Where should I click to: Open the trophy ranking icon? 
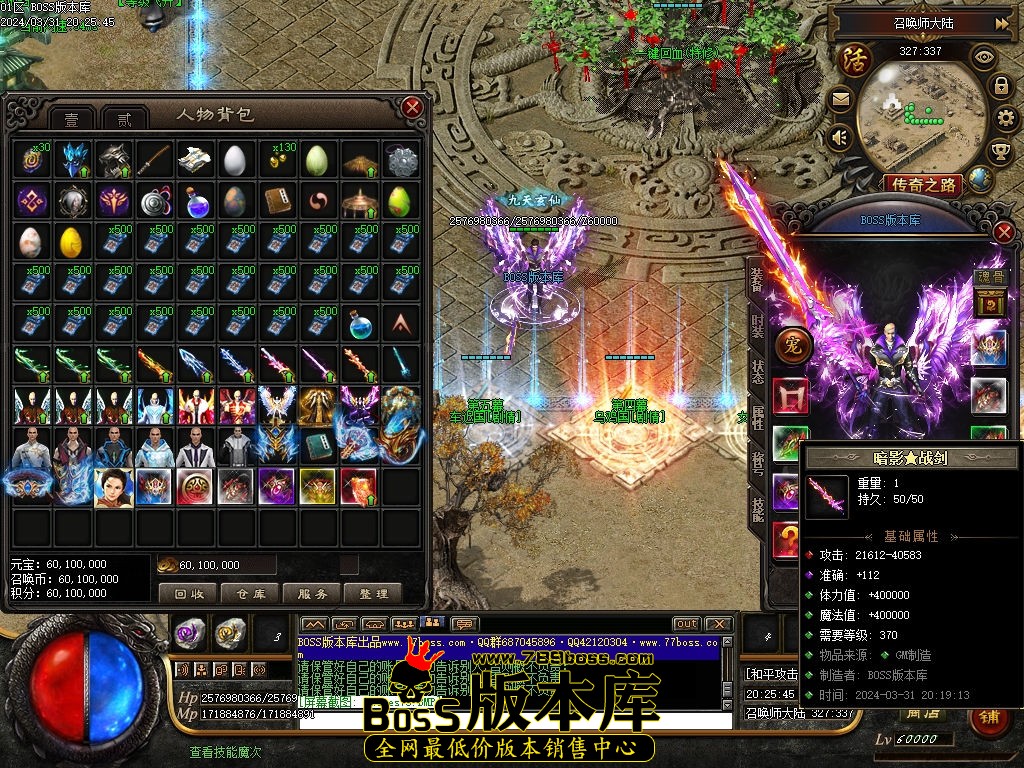pyautogui.click(x=999, y=152)
